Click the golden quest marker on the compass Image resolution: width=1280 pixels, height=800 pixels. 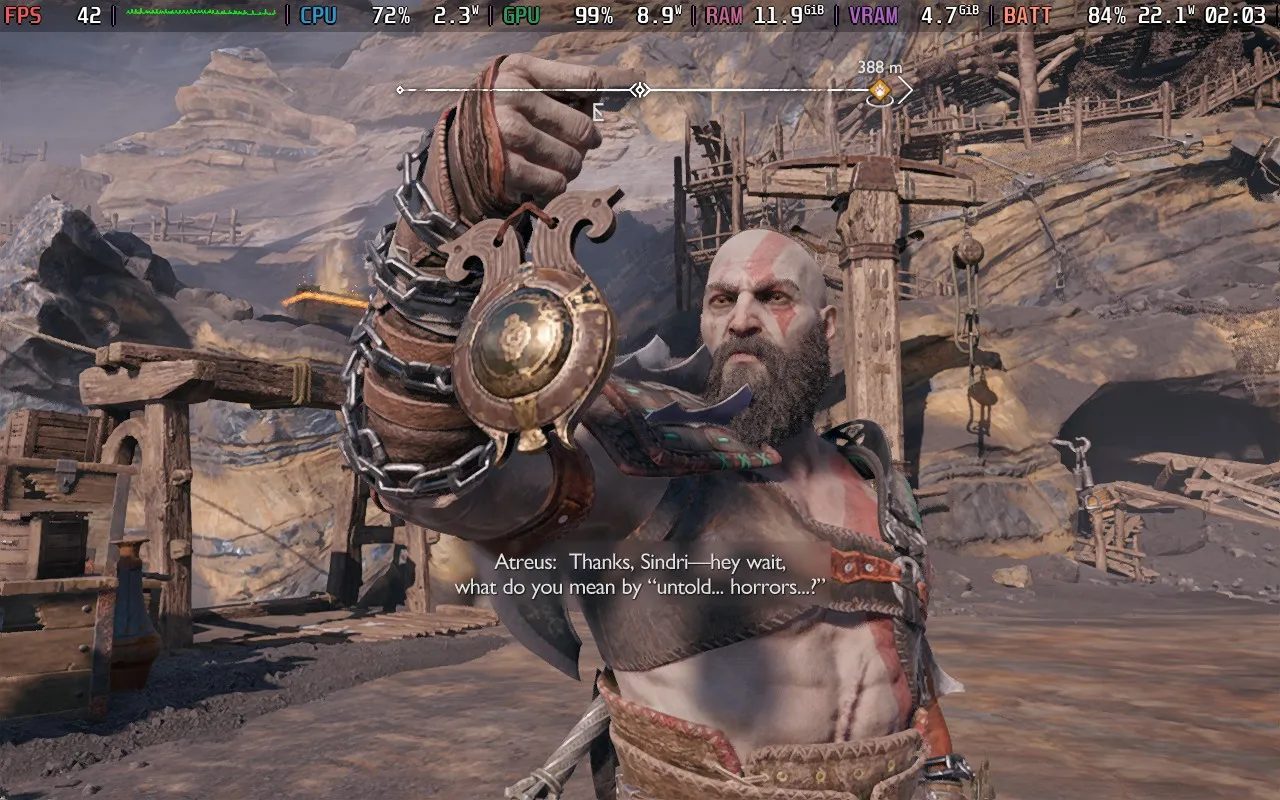[880, 91]
